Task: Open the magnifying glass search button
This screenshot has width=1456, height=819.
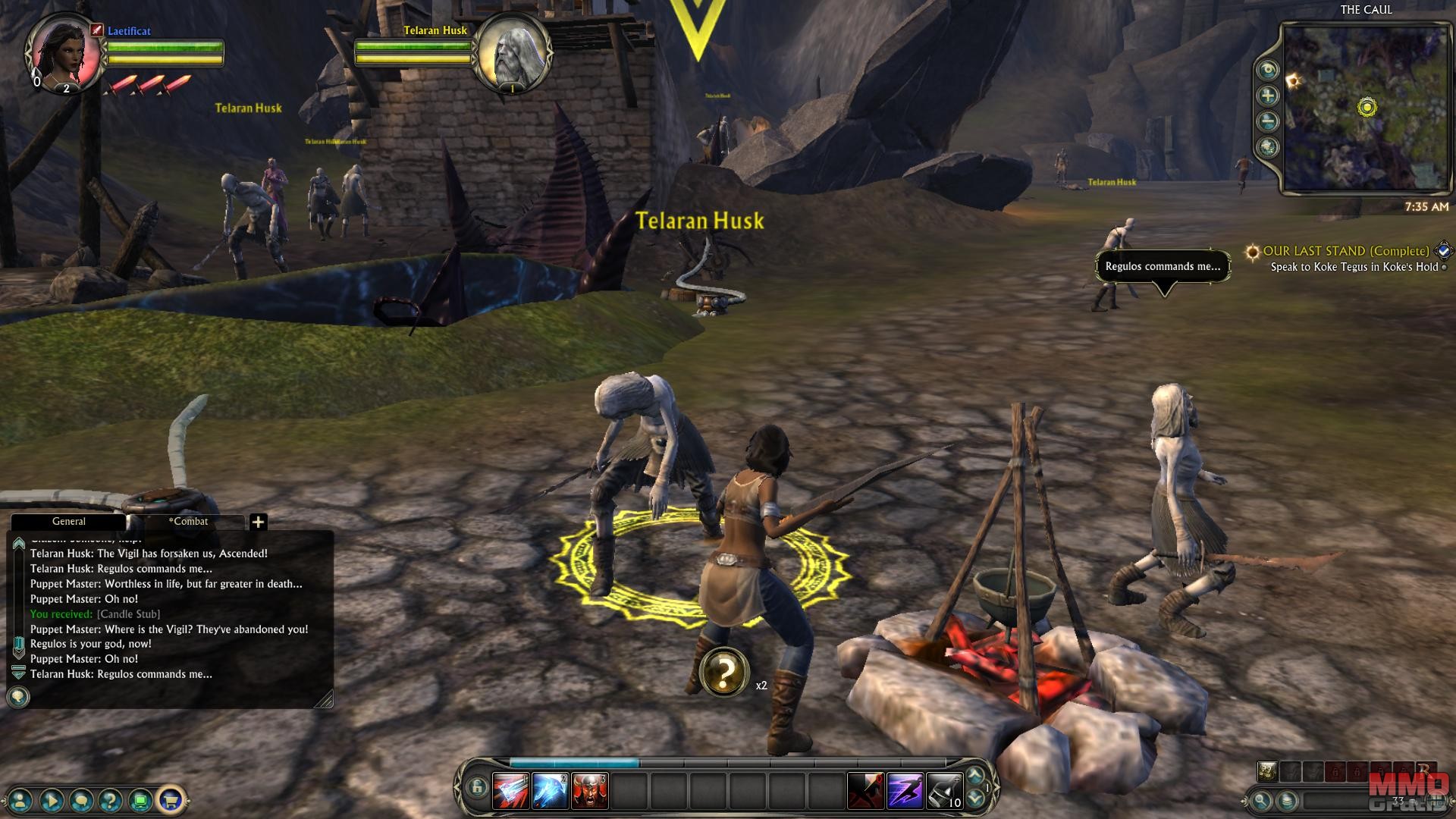Action: pyautogui.click(x=1261, y=800)
